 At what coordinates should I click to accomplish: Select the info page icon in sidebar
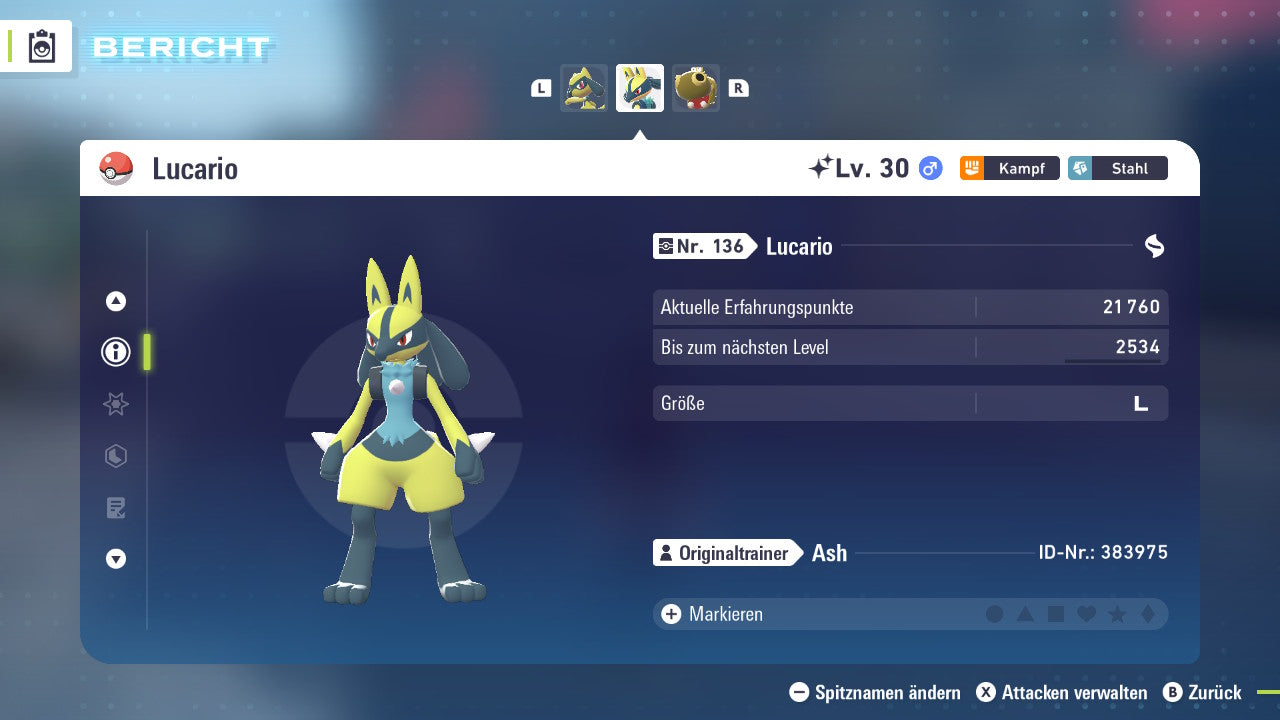pos(115,352)
